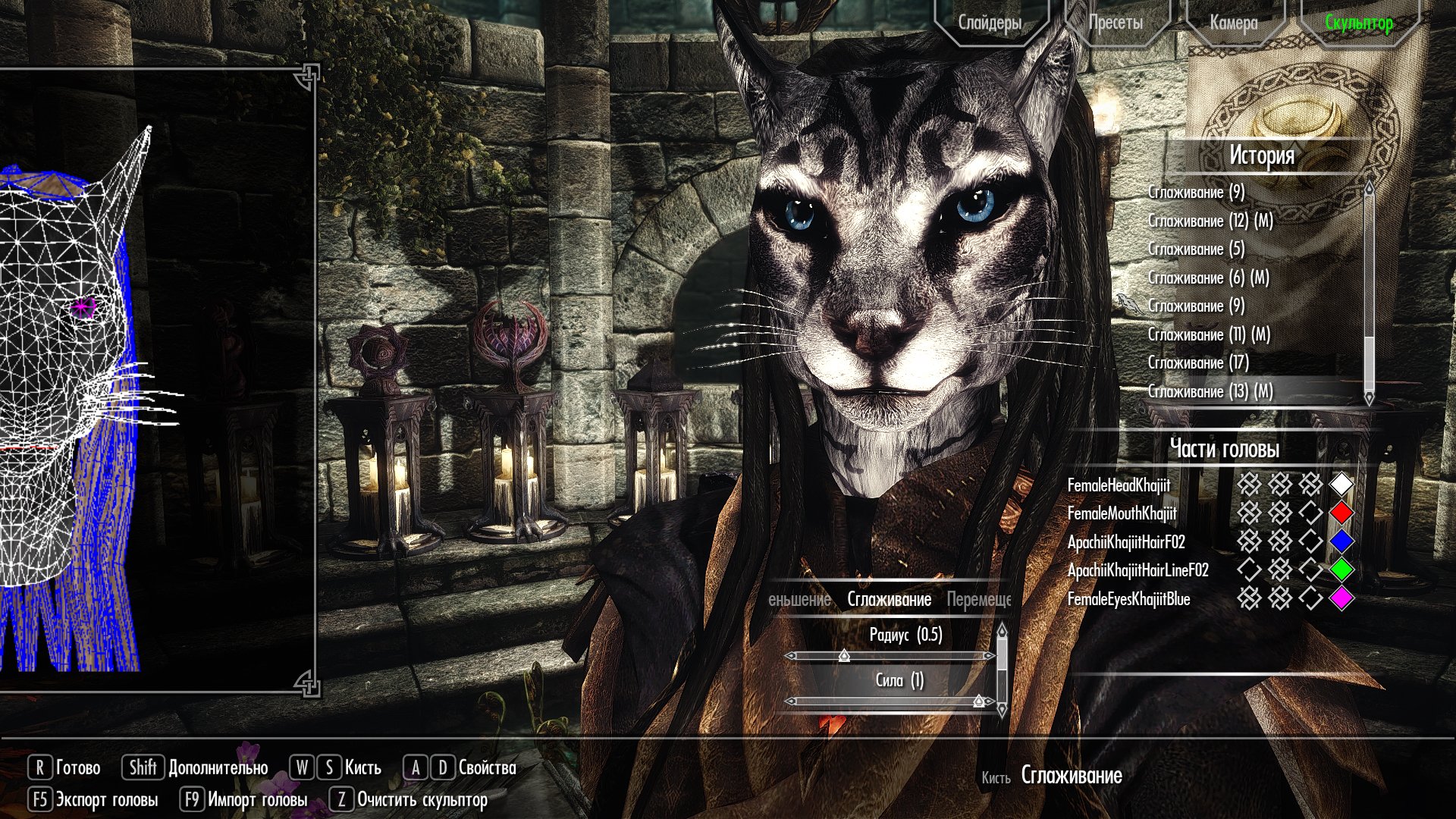The height and width of the screenshot is (819, 1456).
Task: Click Готово to finish editing
Action: (78, 767)
